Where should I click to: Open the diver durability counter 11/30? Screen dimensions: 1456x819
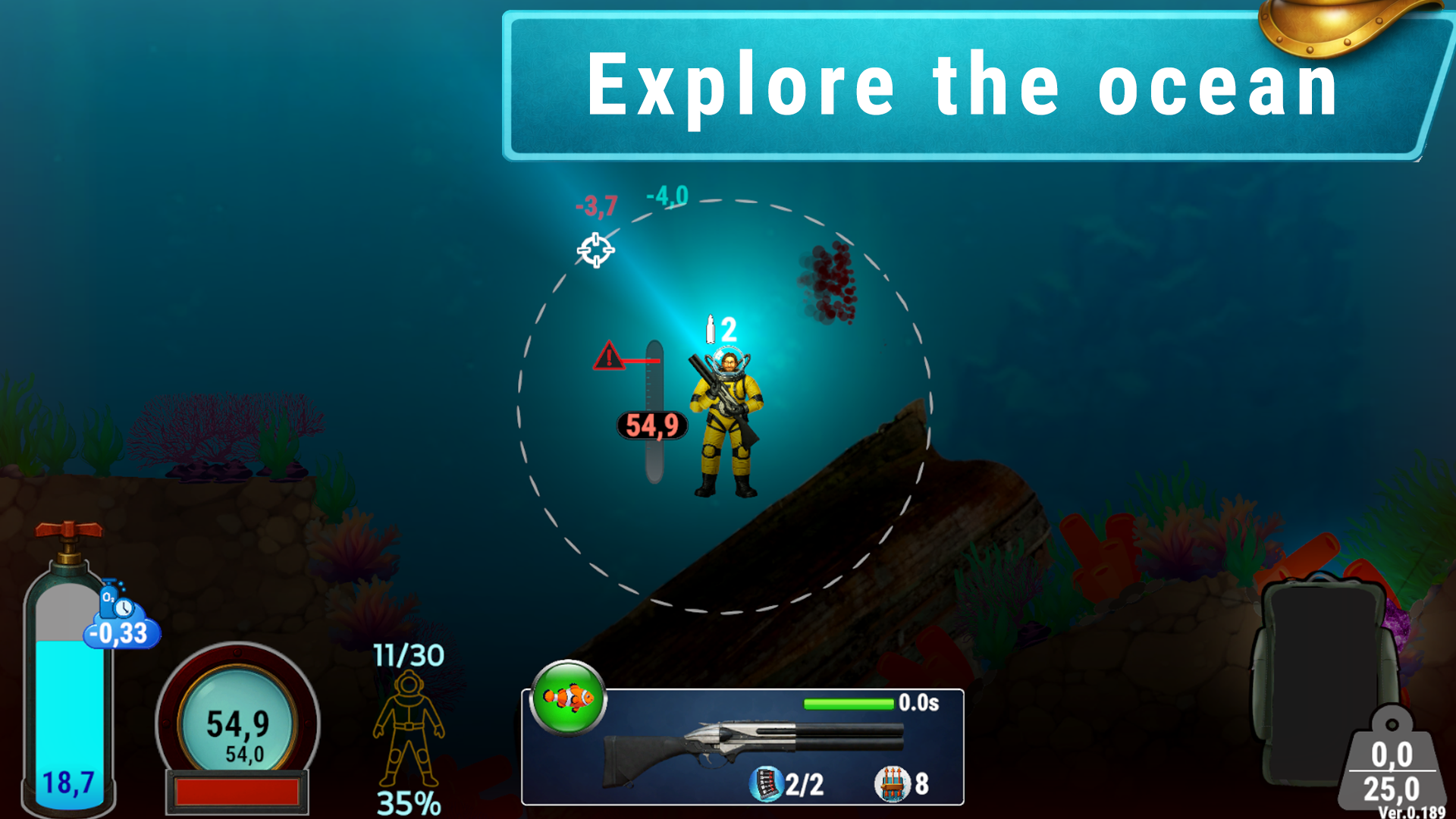pyautogui.click(x=408, y=654)
